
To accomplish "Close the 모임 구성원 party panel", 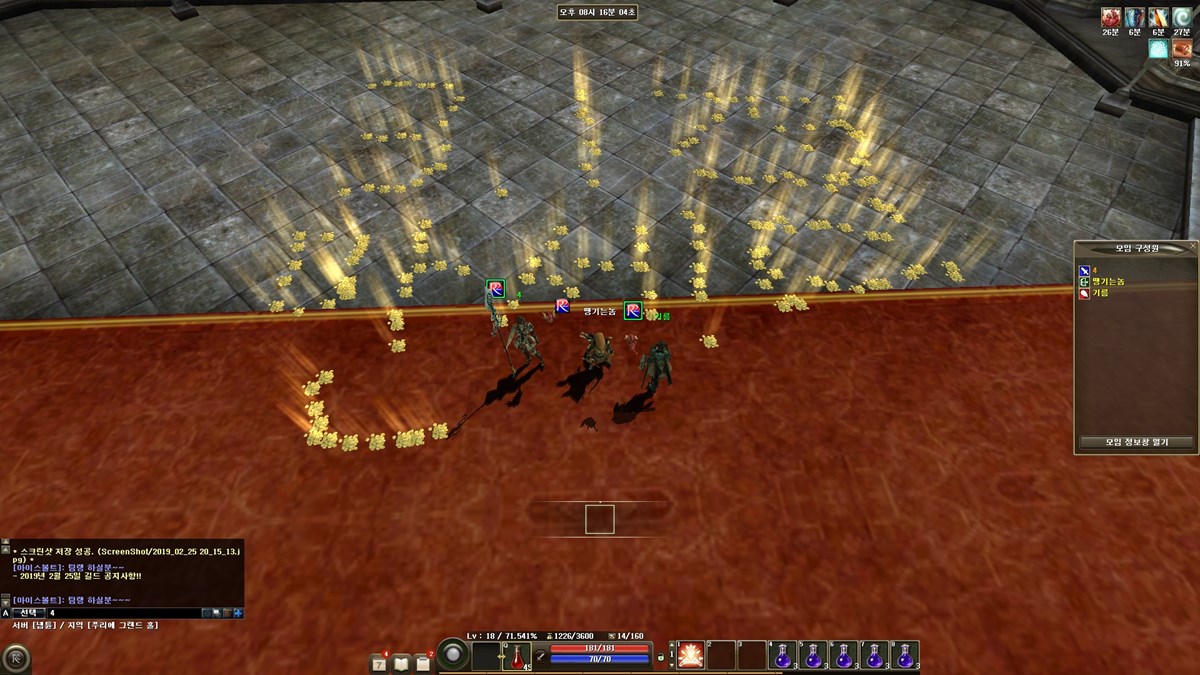I will (1192, 246).
